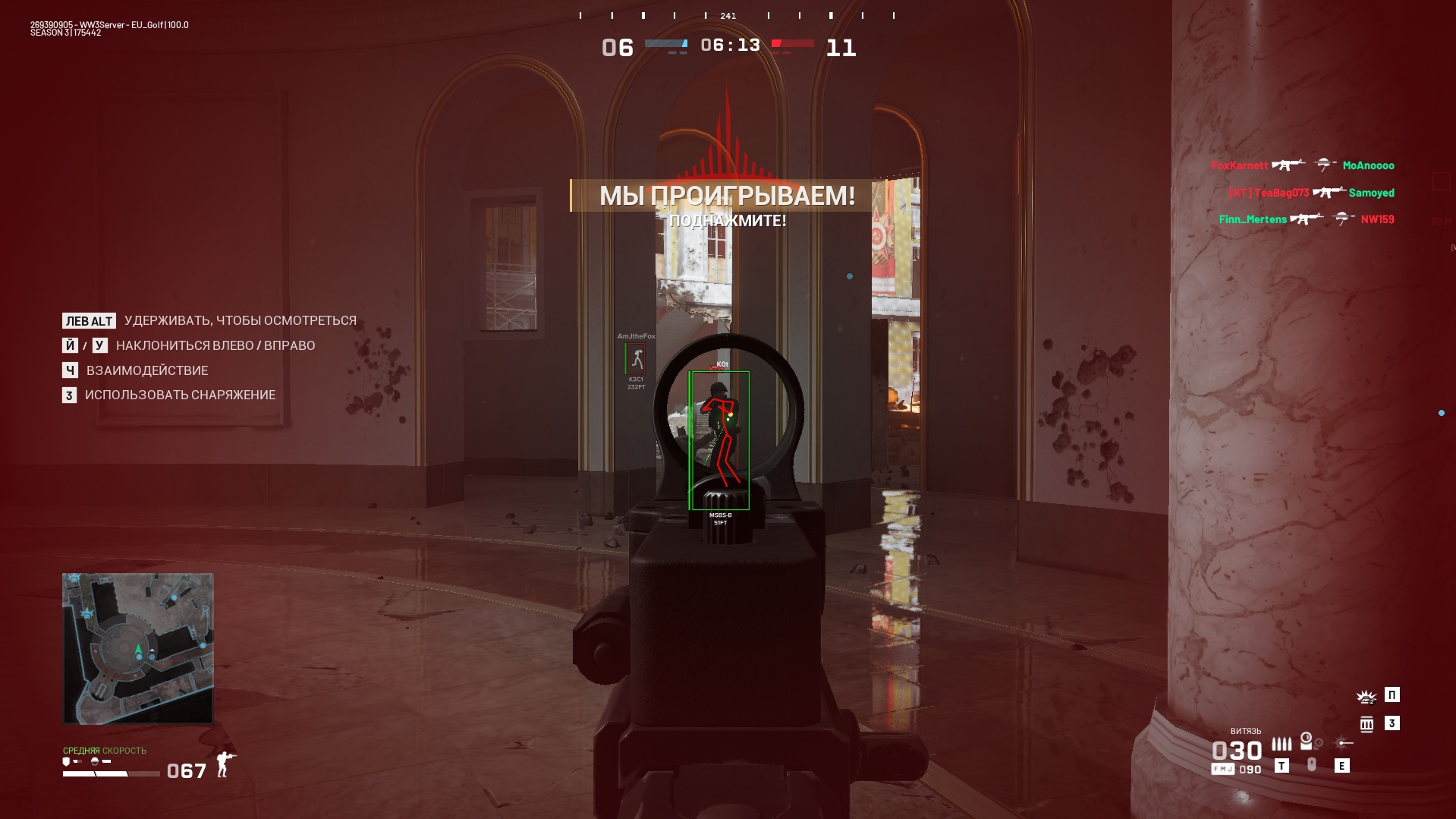This screenshot has width=1456, height=819.
Task: Switch the weapon sight icon
Action: (x=1307, y=741)
